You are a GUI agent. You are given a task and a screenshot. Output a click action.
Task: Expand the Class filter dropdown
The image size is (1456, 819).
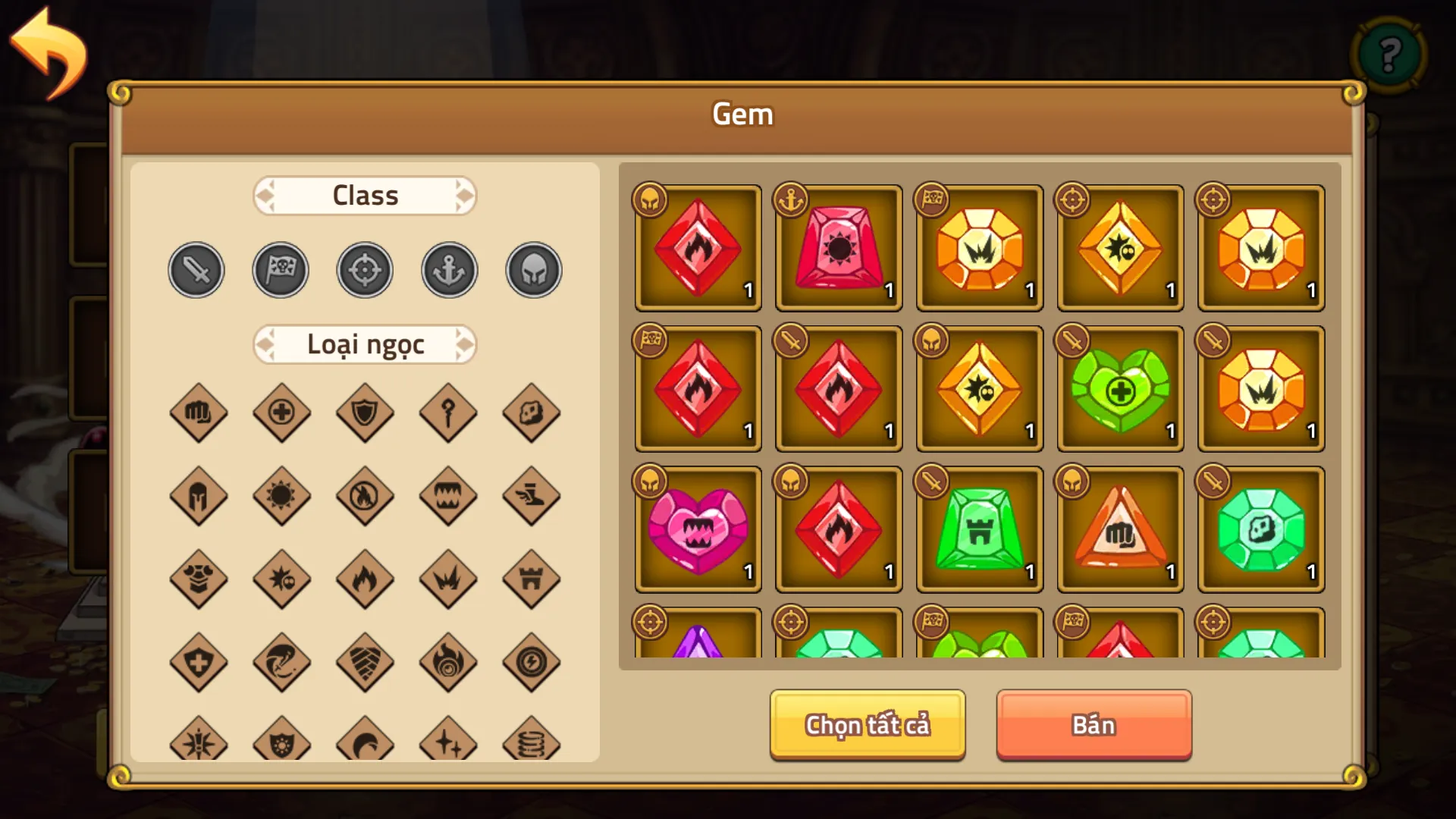click(364, 196)
